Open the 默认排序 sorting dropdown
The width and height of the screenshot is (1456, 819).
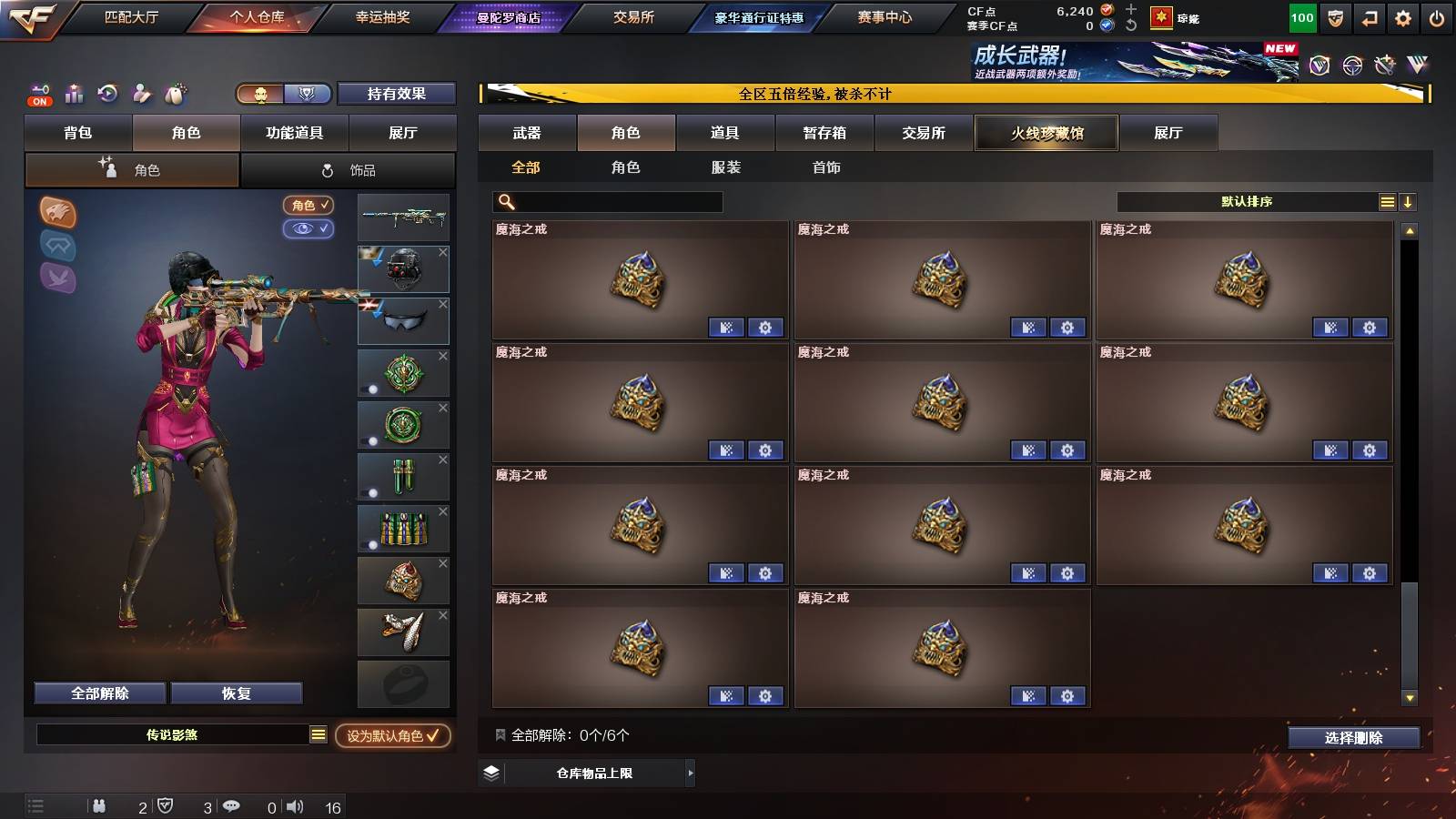click(x=1247, y=201)
